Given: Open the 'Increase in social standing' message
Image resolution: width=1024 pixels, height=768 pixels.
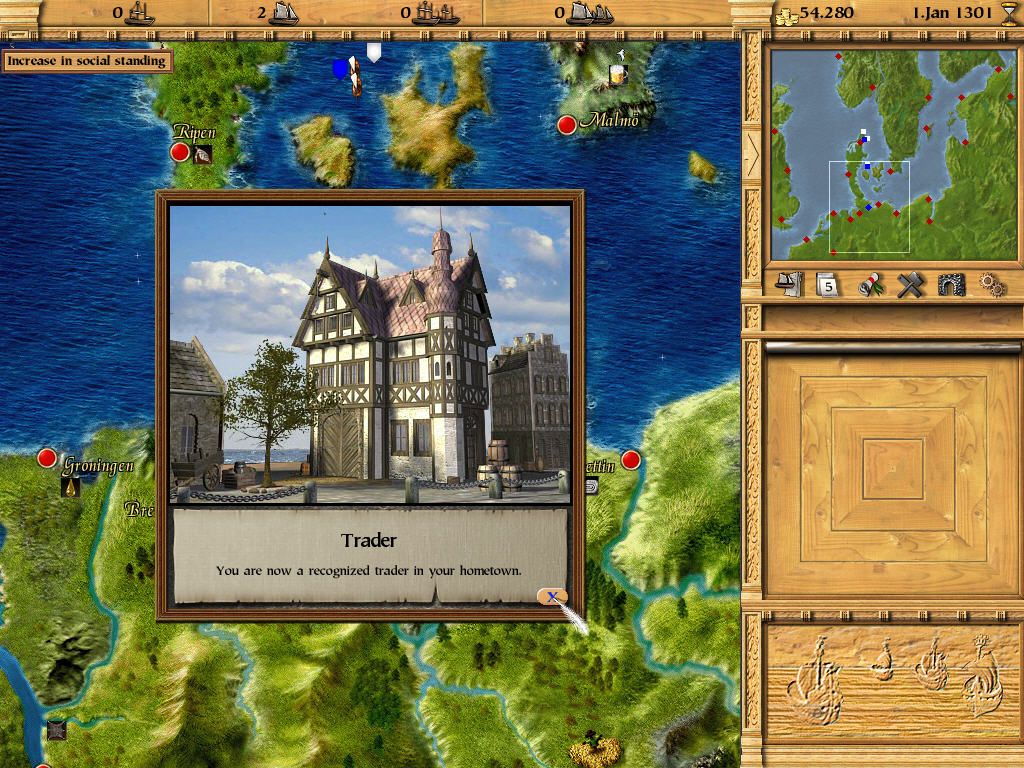Looking at the screenshot, I should [x=86, y=61].
